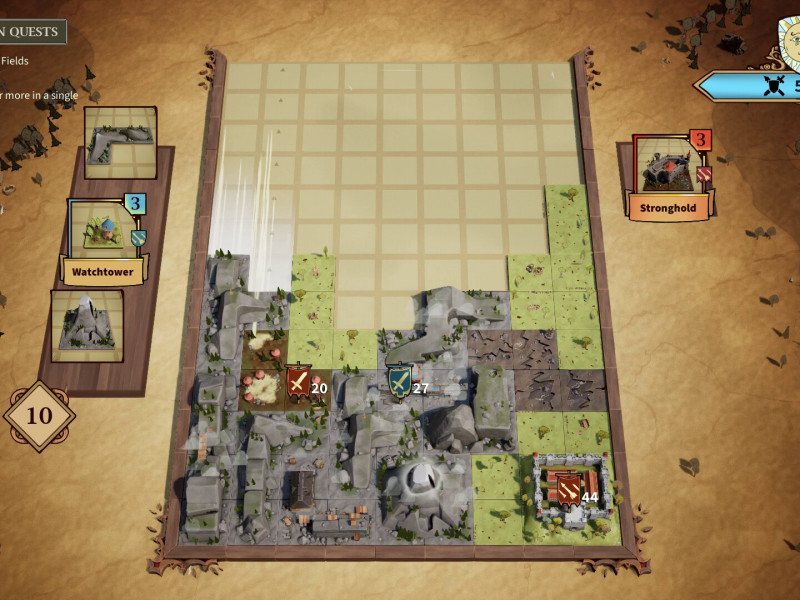Select the enemy Stronghold card
Image resolution: width=800 pixels, height=600 pixels.
pyautogui.click(x=670, y=176)
